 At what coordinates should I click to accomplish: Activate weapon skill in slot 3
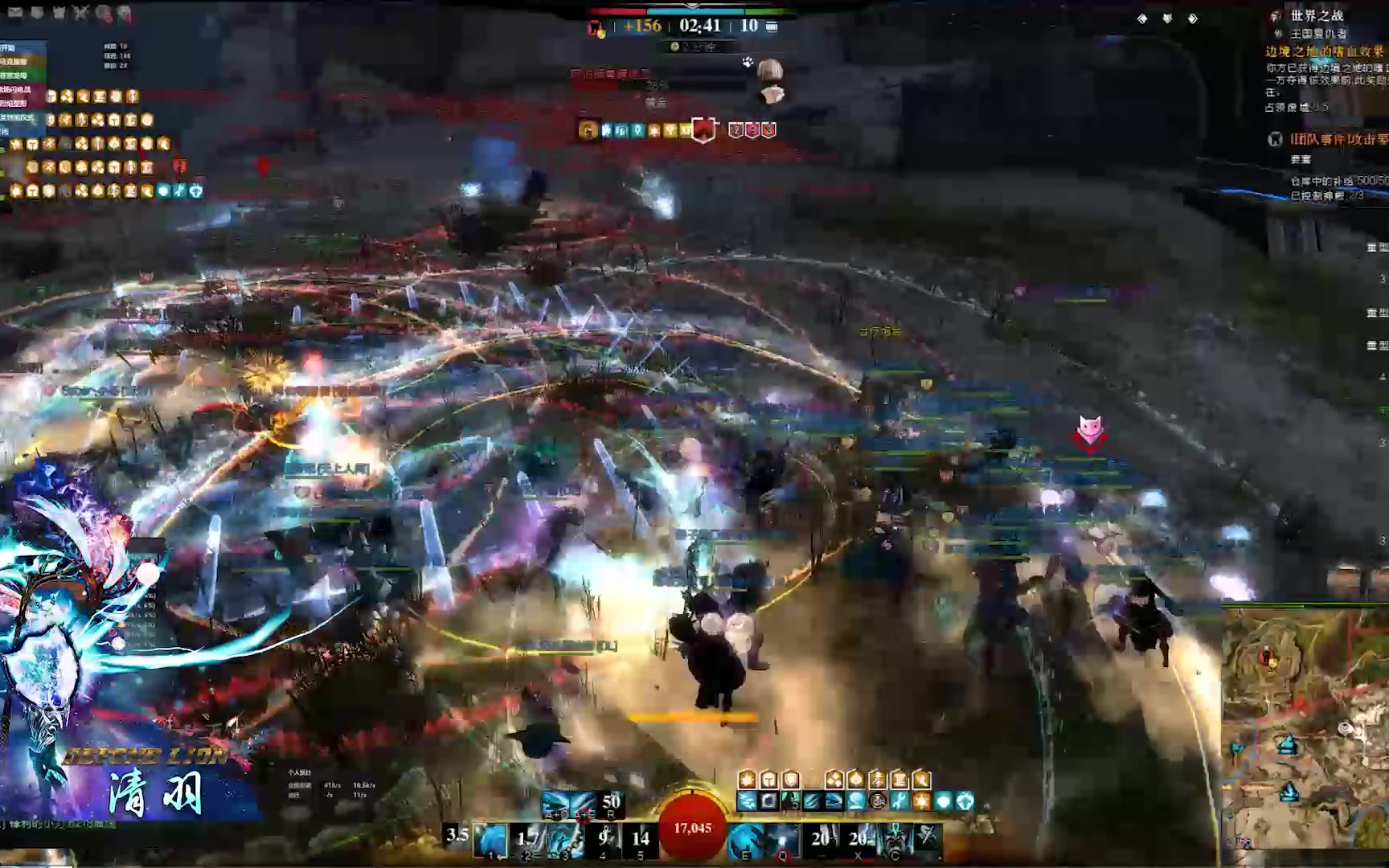point(566,840)
